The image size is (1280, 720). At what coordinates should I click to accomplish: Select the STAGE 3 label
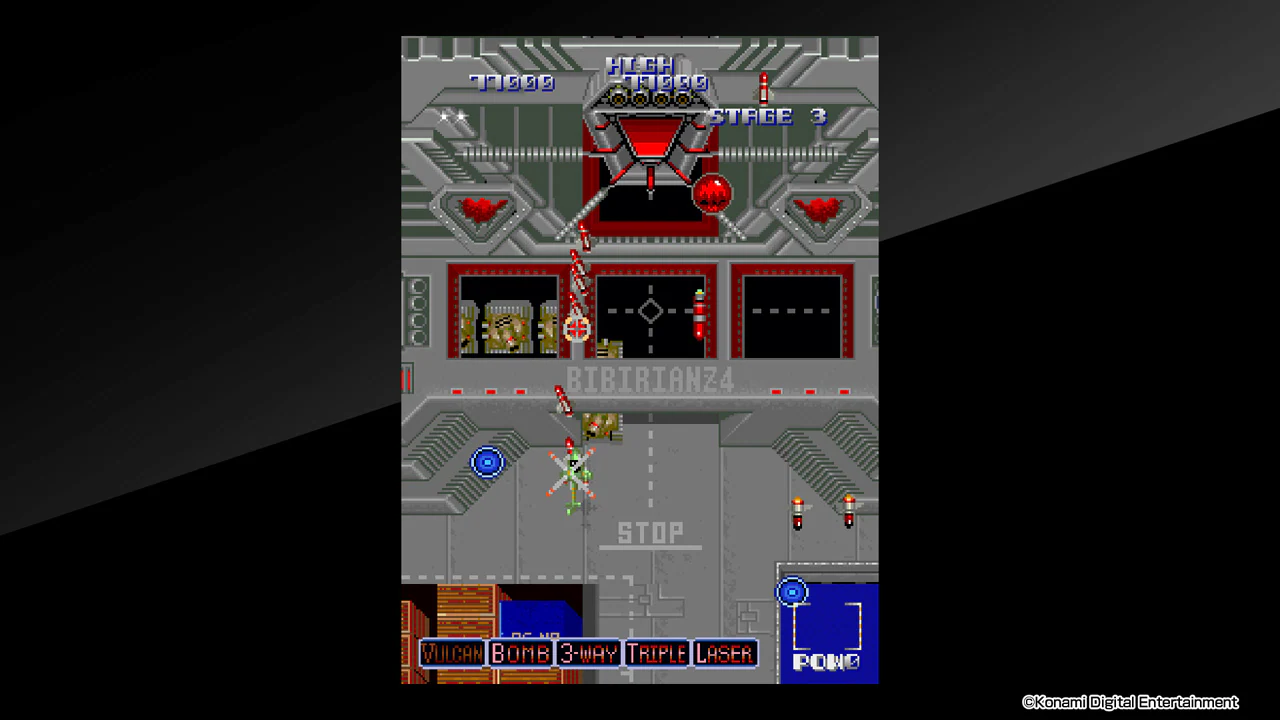coord(766,116)
